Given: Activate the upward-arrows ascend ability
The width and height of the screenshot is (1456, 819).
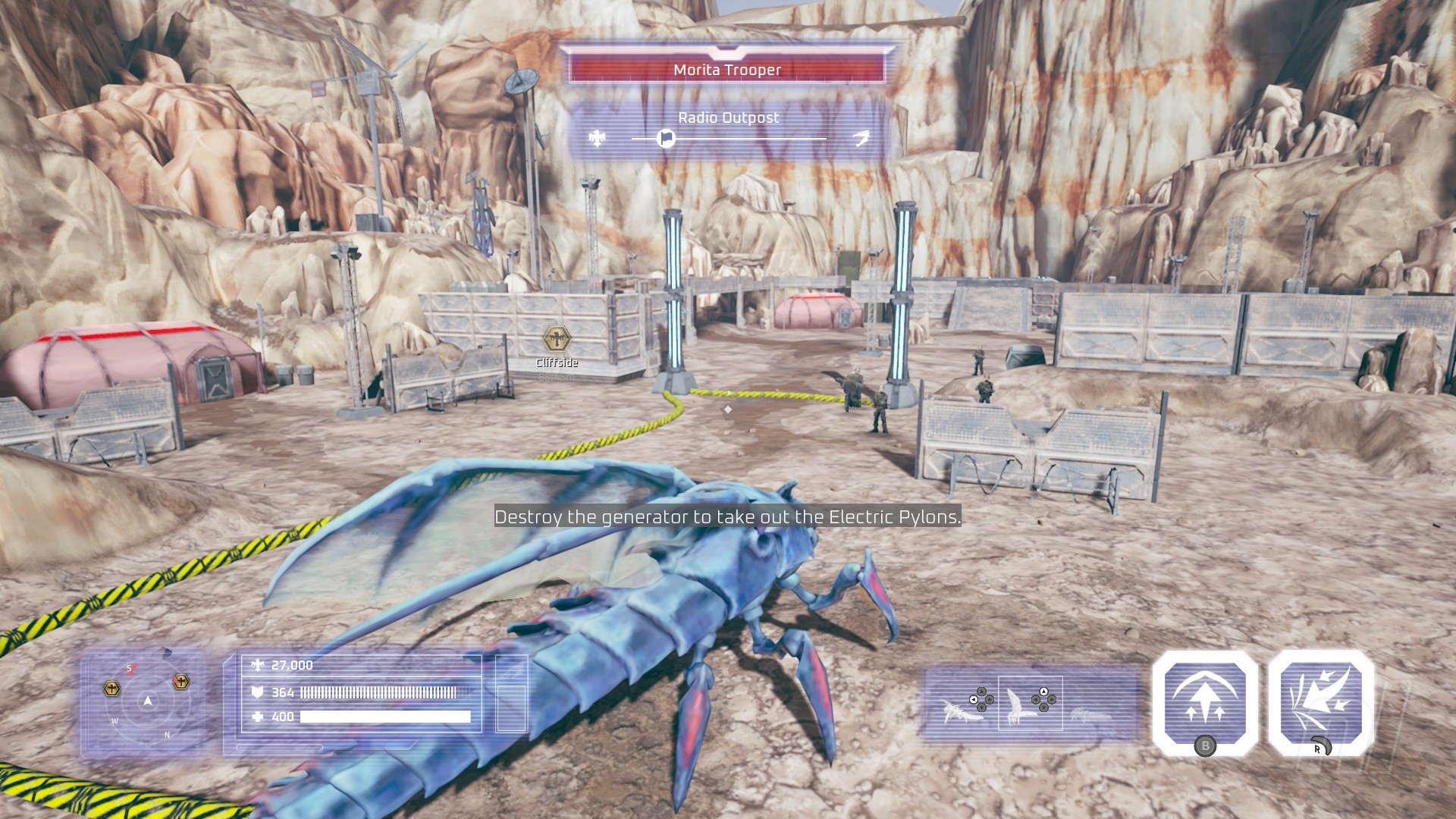Looking at the screenshot, I should point(1205,701).
